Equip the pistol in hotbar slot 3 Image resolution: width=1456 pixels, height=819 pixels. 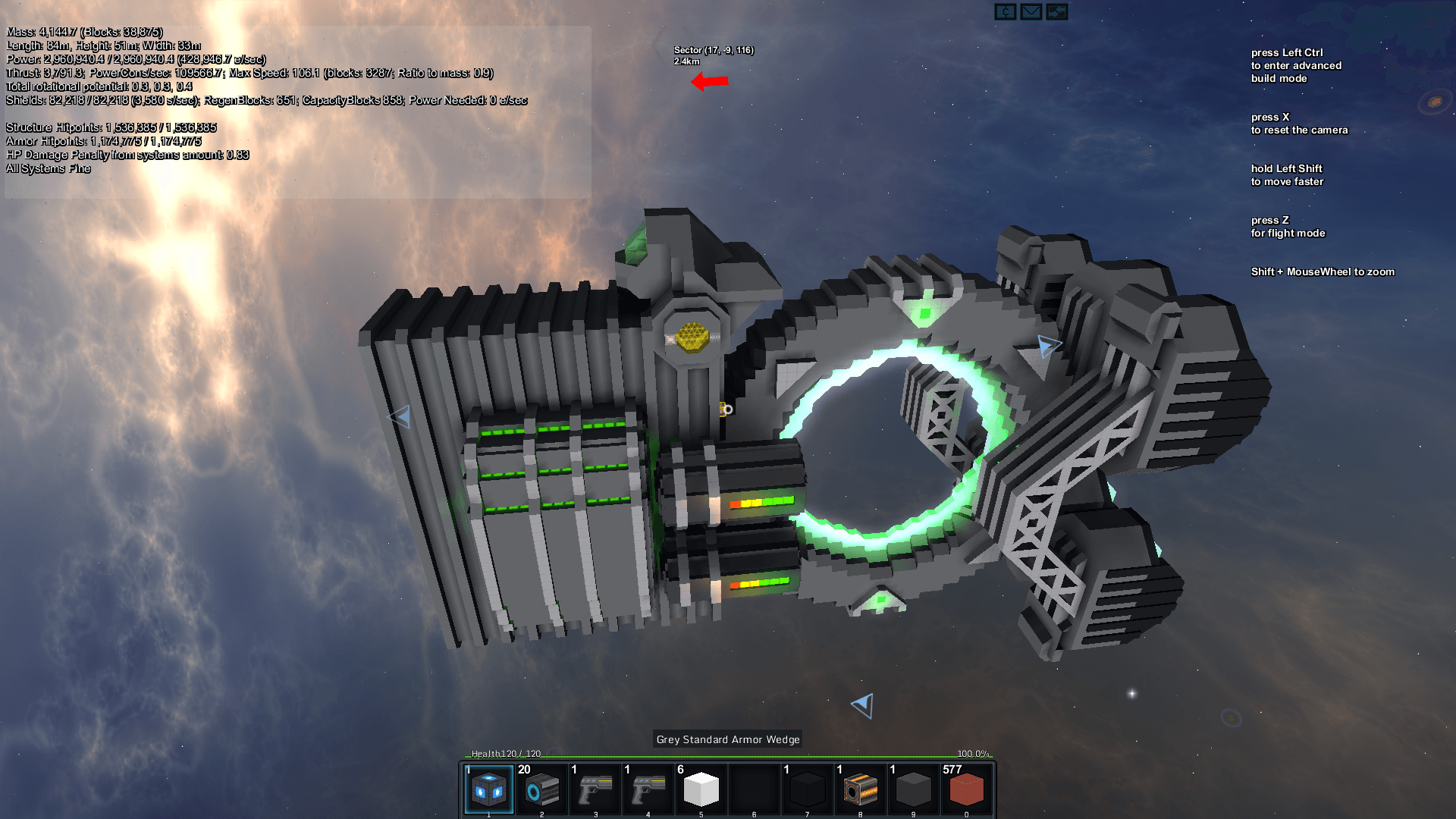tap(595, 789)
